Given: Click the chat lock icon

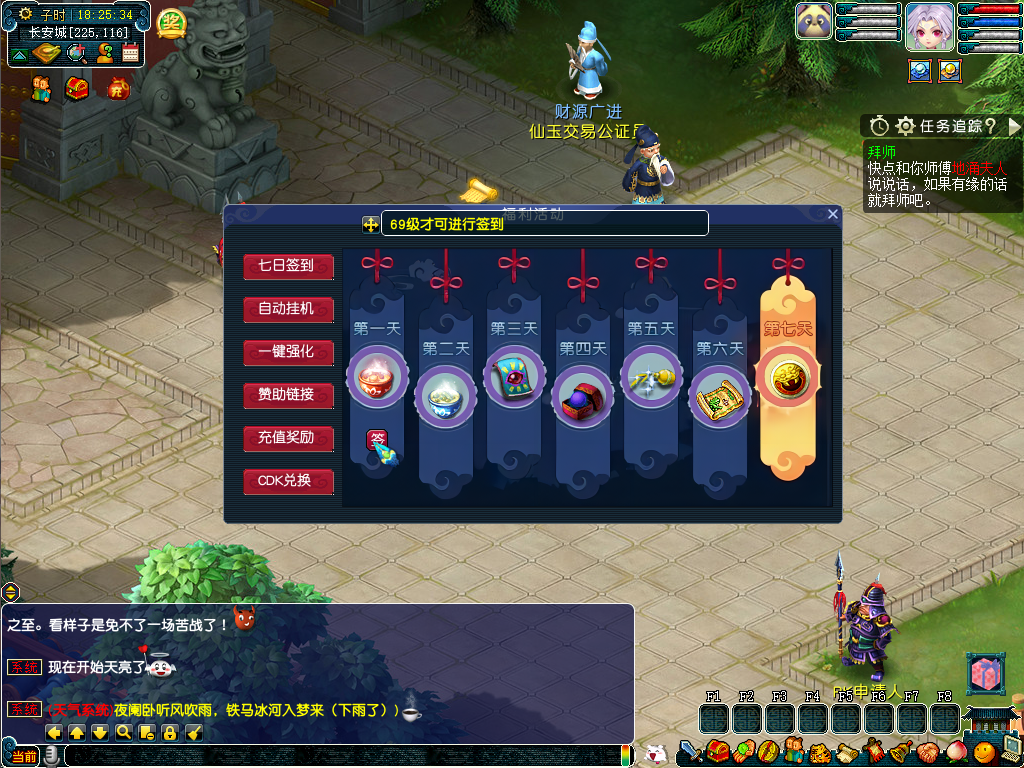Looking at the screenshot, I should point(170,733).
